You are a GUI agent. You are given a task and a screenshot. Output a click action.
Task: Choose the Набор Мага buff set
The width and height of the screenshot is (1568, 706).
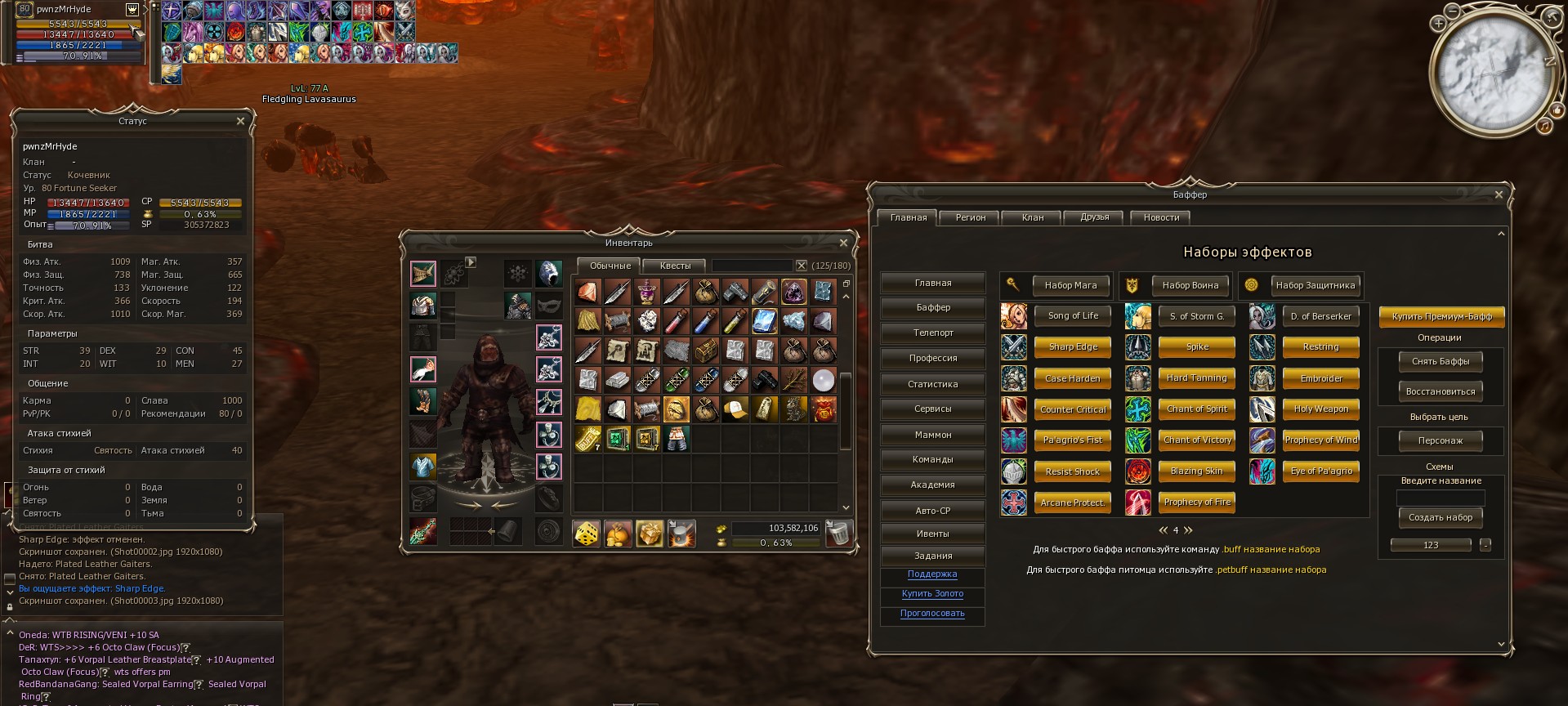(1070, 285)
